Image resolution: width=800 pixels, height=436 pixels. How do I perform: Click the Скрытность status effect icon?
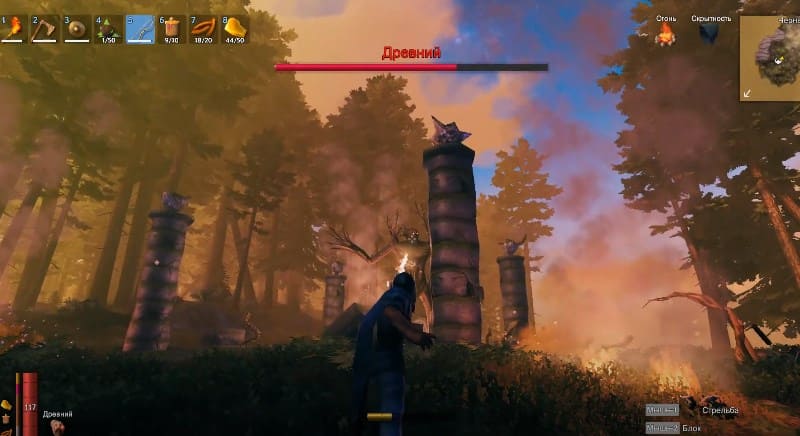tap(709, 35)
